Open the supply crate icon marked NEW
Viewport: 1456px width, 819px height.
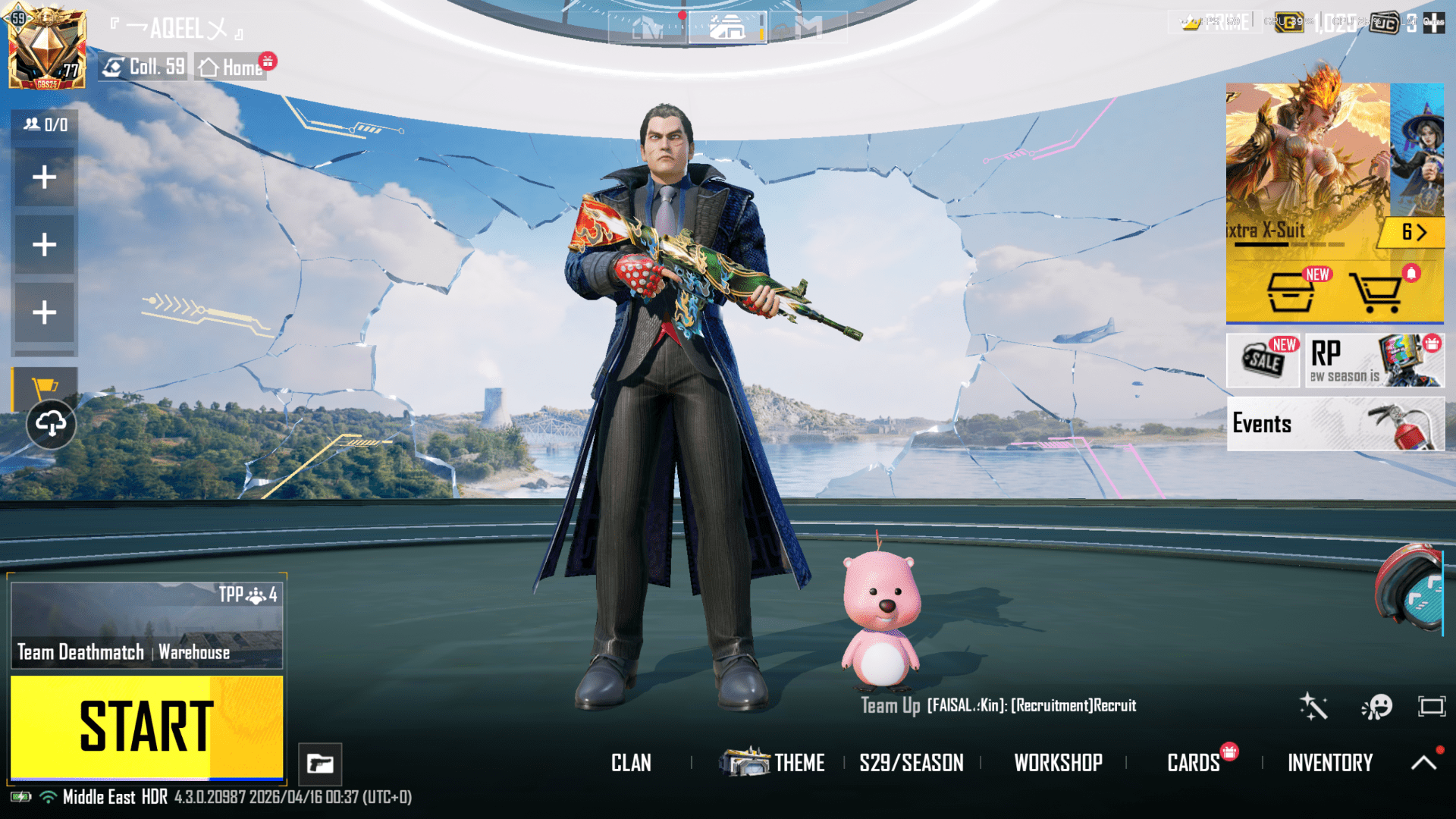click(x=1291, y=292)
